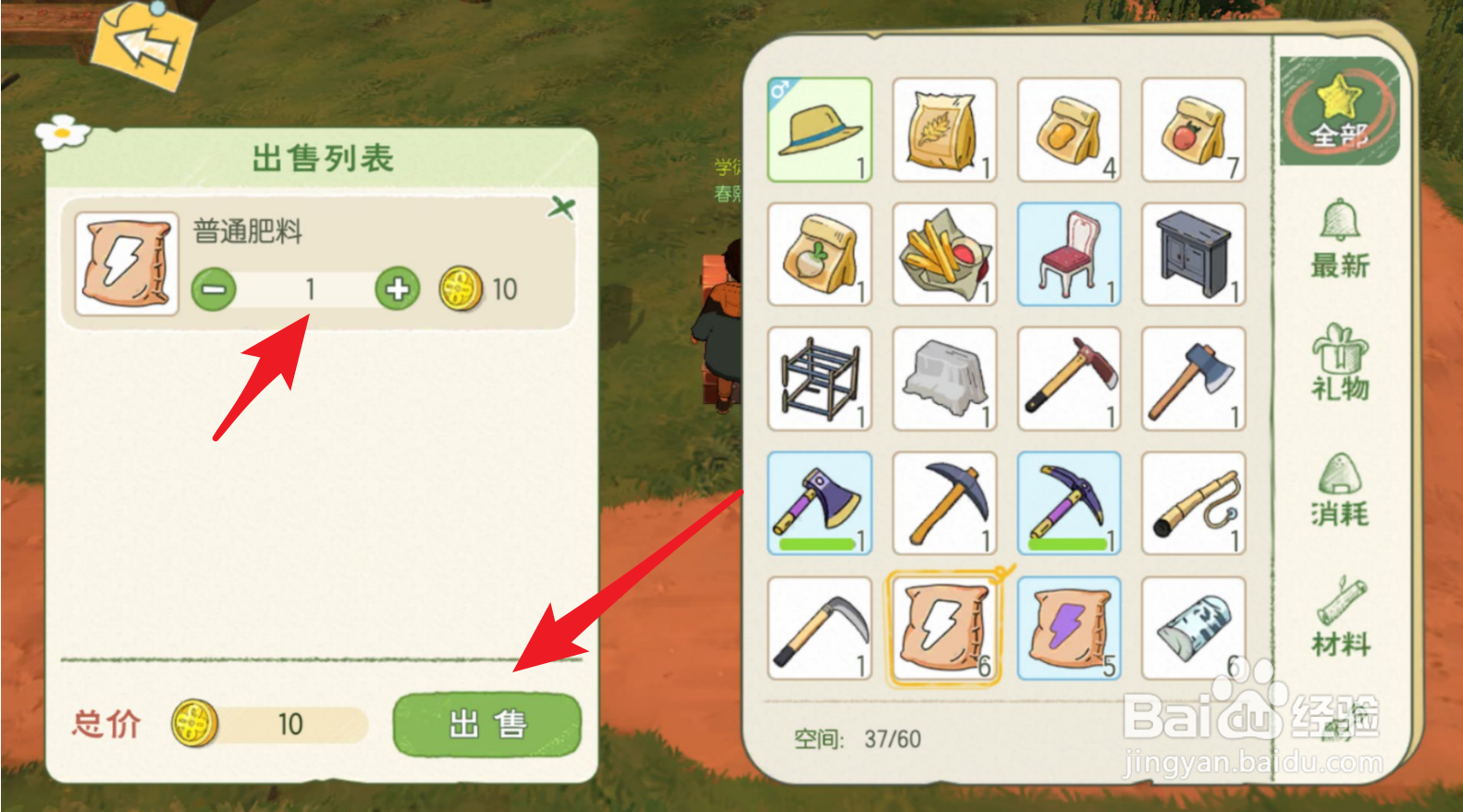Screen dimensions: 1463x812
Task: Select the highlighted orange fertilizer bag
Action: click(x=944, y=627)
